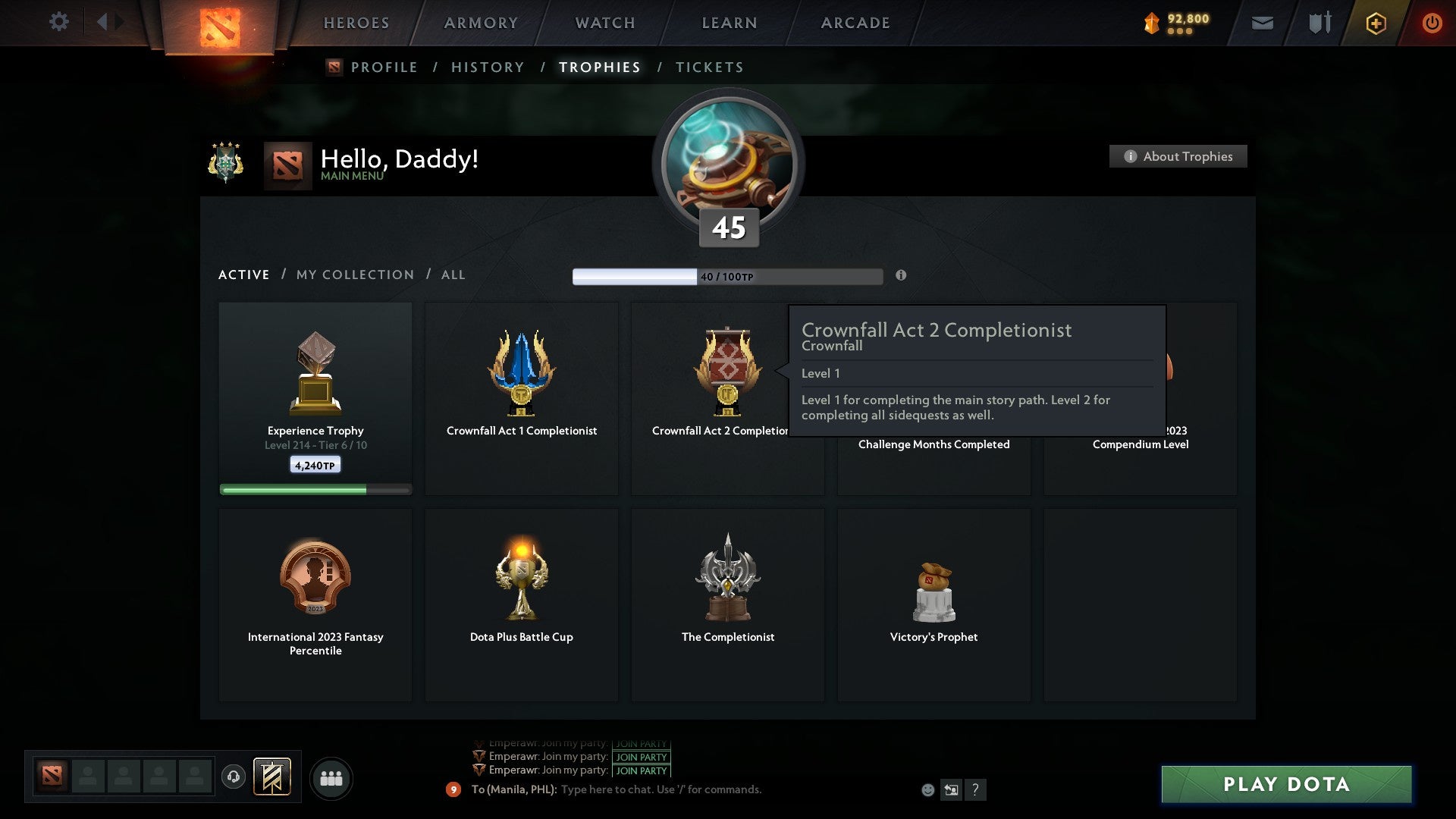Open the friends list icon near party slots
Viewport: 1456px width, 819px height.
tap(331, 778)
